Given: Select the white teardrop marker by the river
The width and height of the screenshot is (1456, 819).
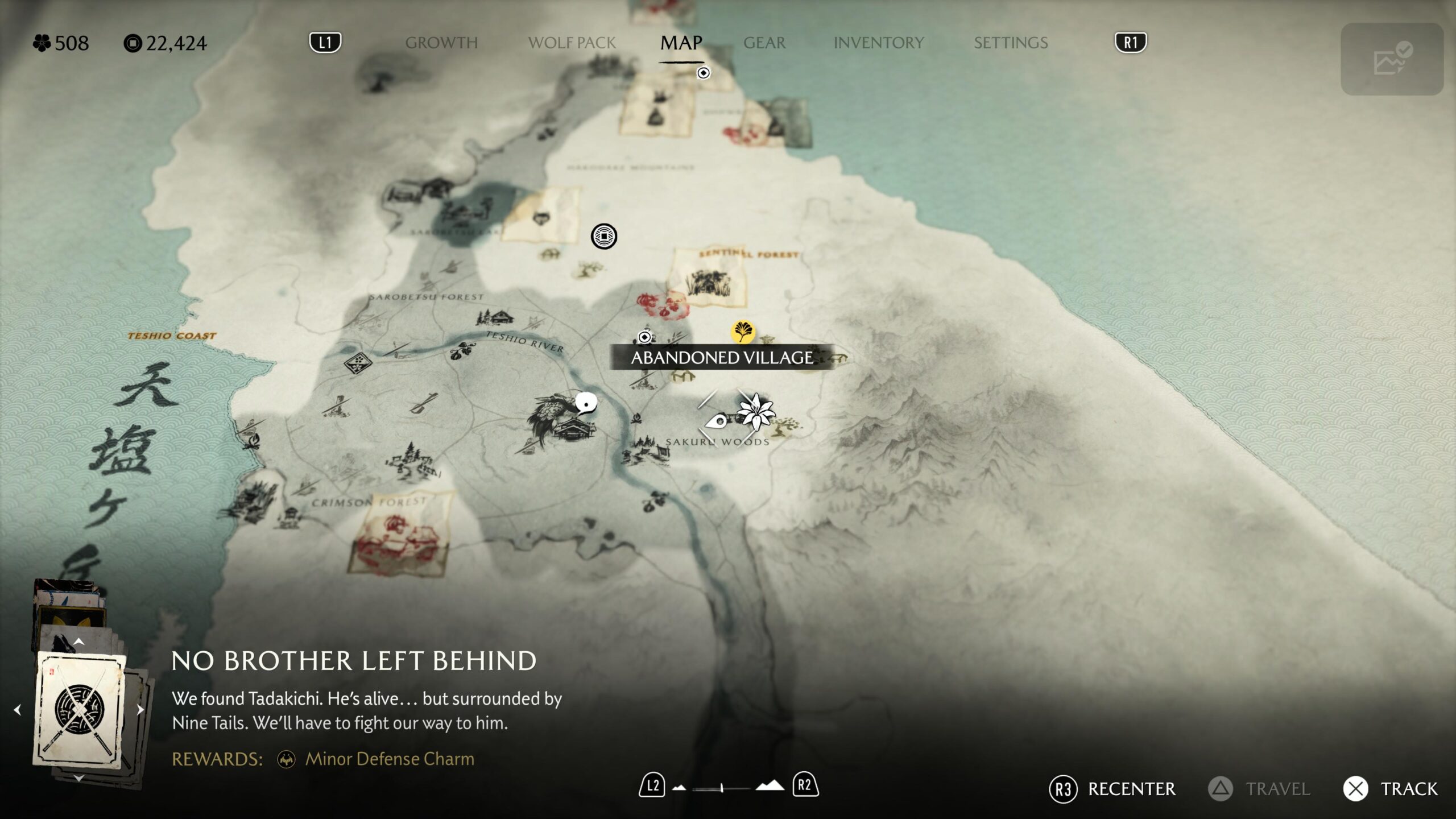Looking at the screenshot, I should (x=585, y=403).
